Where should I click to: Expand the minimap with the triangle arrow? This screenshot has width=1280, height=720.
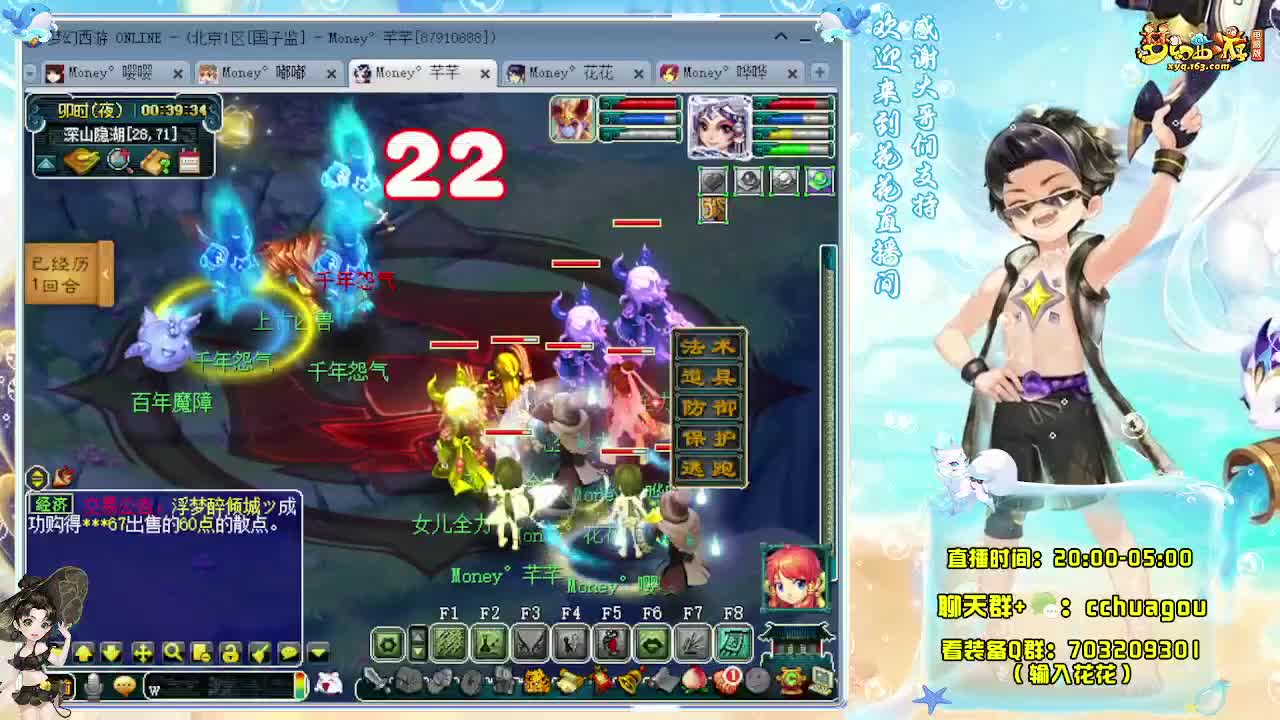coord(47,162)
